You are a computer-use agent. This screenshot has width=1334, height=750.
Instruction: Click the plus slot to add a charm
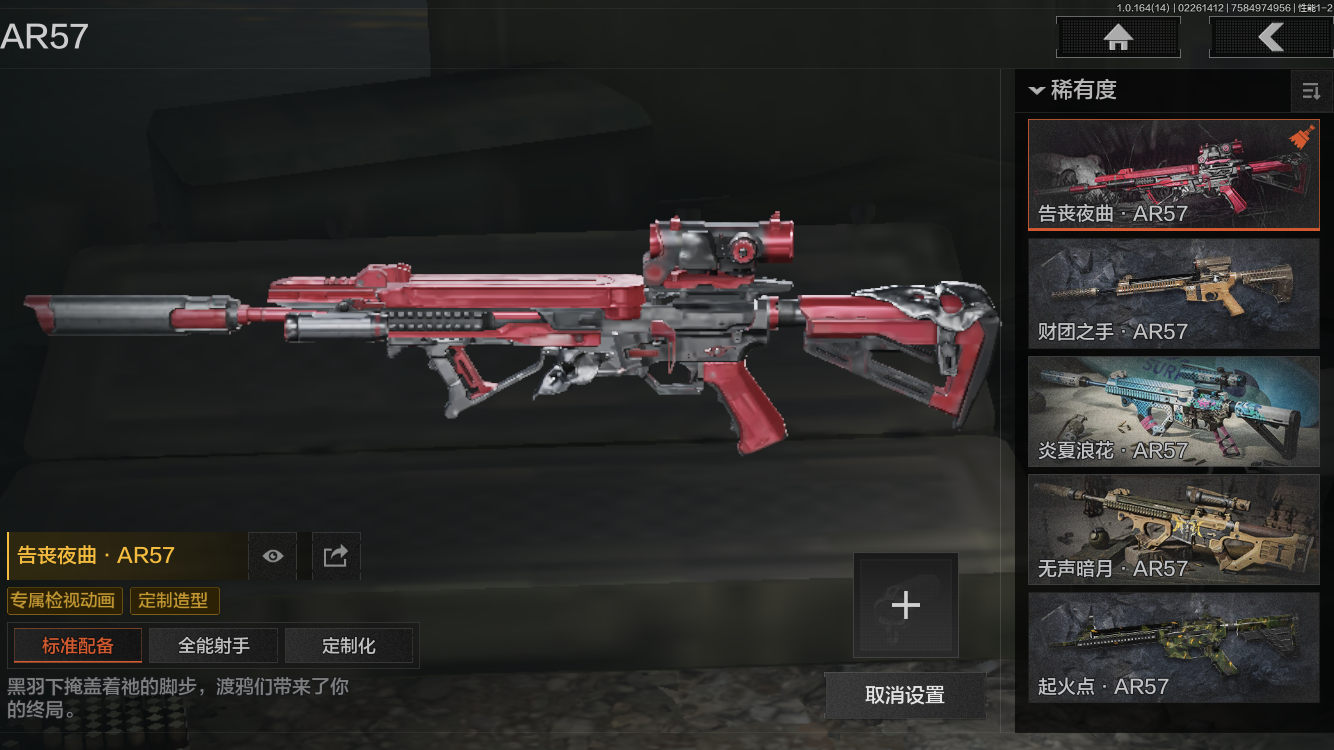tap(905, 605)
